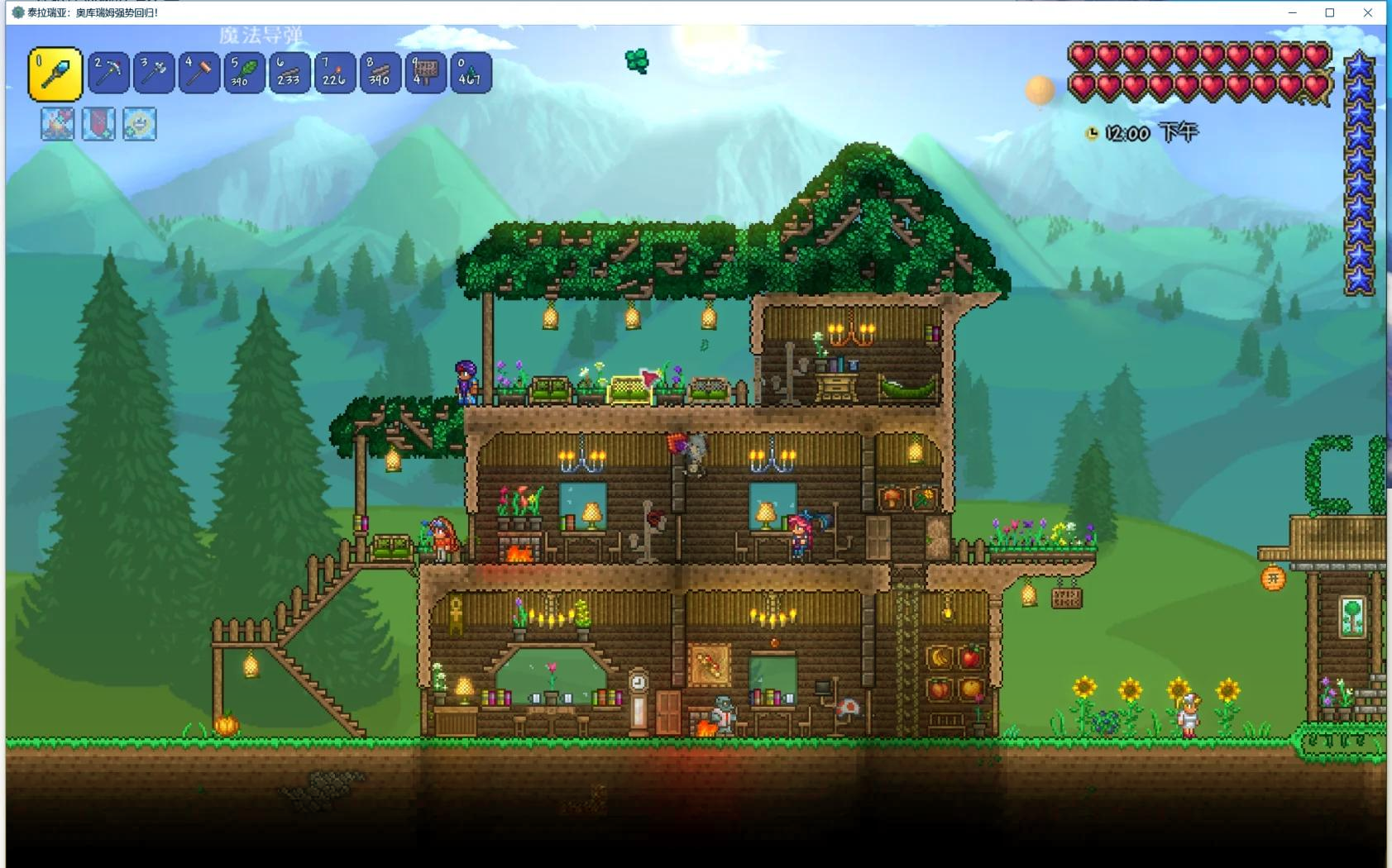Minimize the game window
1392x868 pixels.
tap(1292, 12)
